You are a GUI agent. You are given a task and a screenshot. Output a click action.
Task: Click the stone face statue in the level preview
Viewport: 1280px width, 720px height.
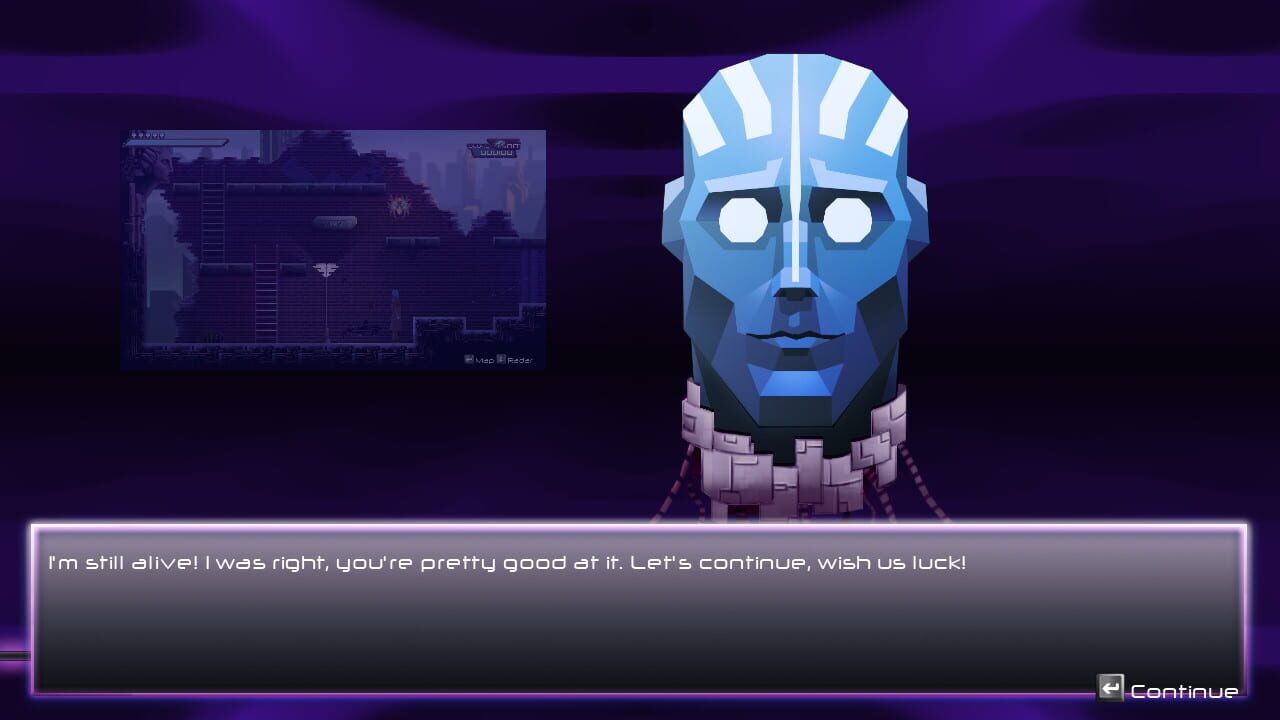(160, 168)
